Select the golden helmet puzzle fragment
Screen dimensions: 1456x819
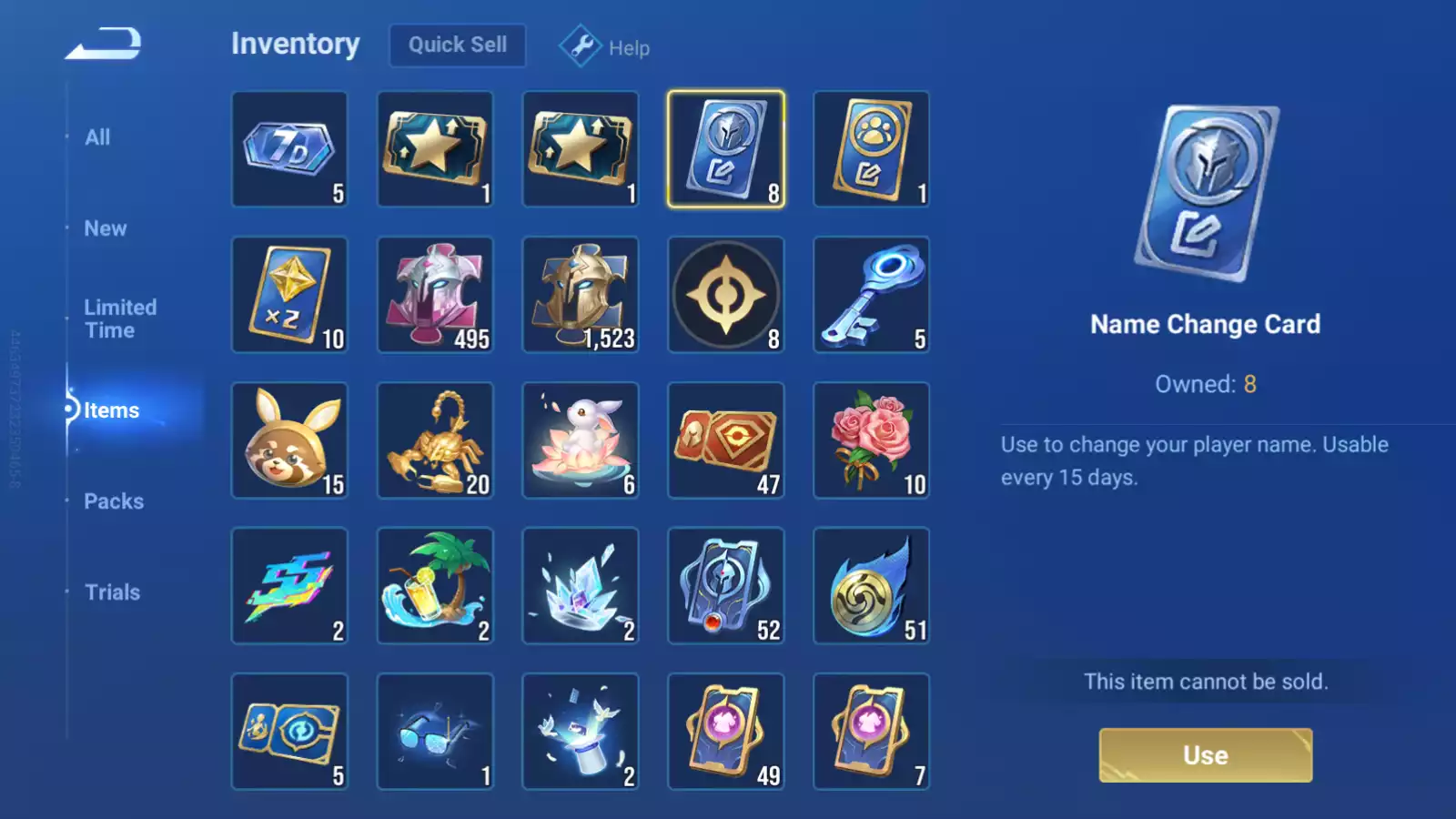[x=581, y=295]
